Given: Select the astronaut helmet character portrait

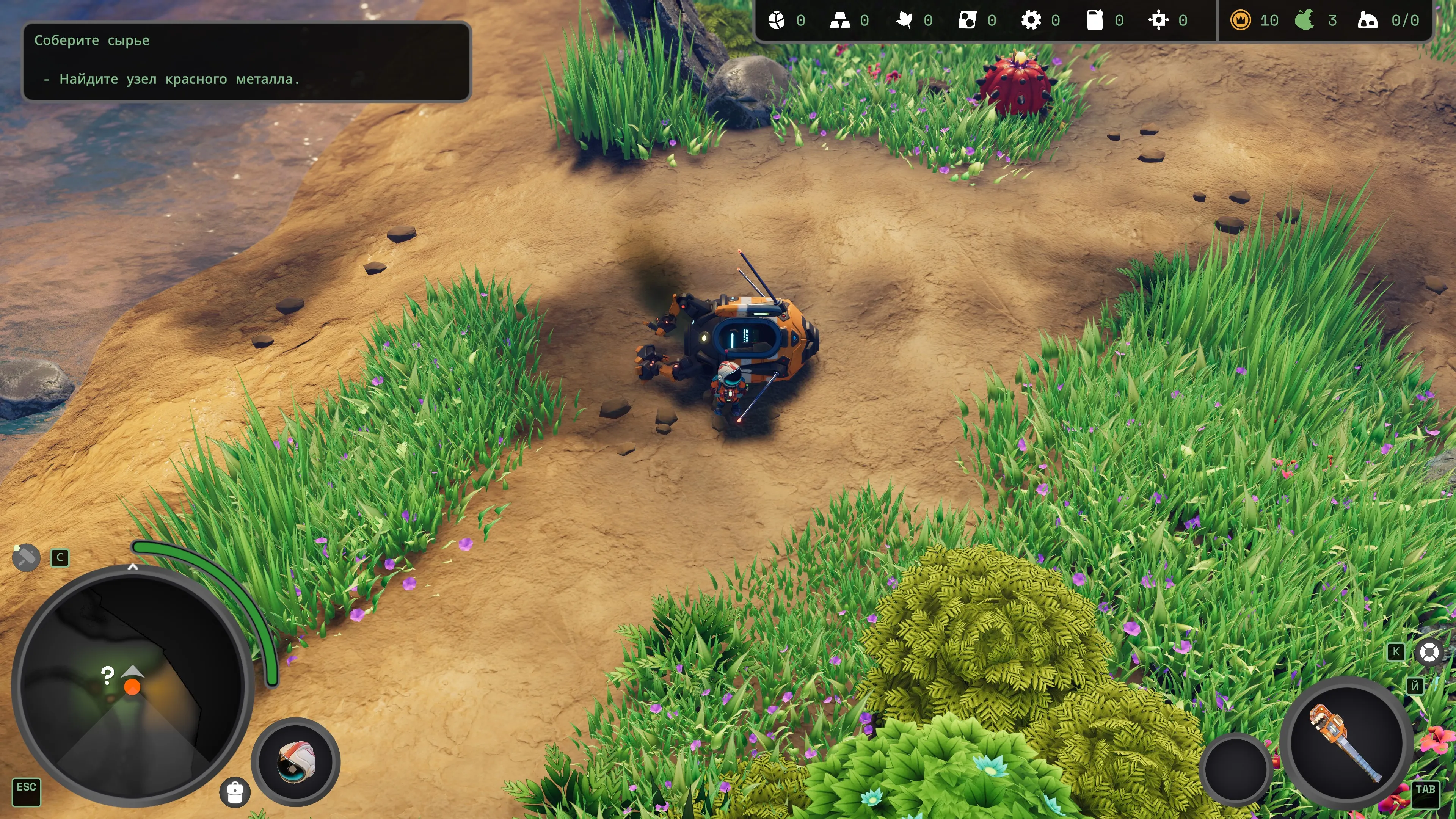Looking at the screenshot, I should (296, 761).
